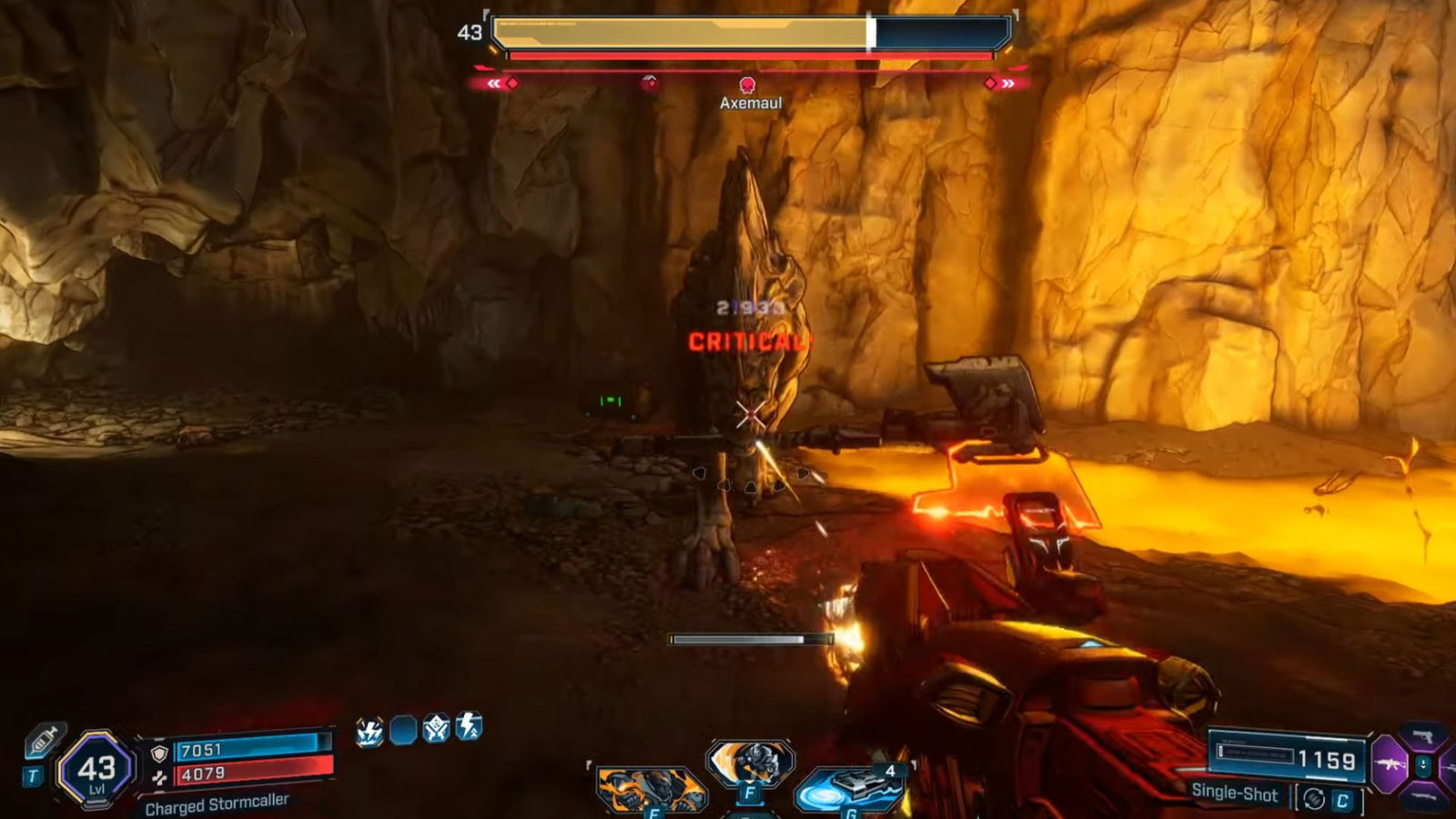Click the skull icon above Axemaul's name

pos(749,84)
